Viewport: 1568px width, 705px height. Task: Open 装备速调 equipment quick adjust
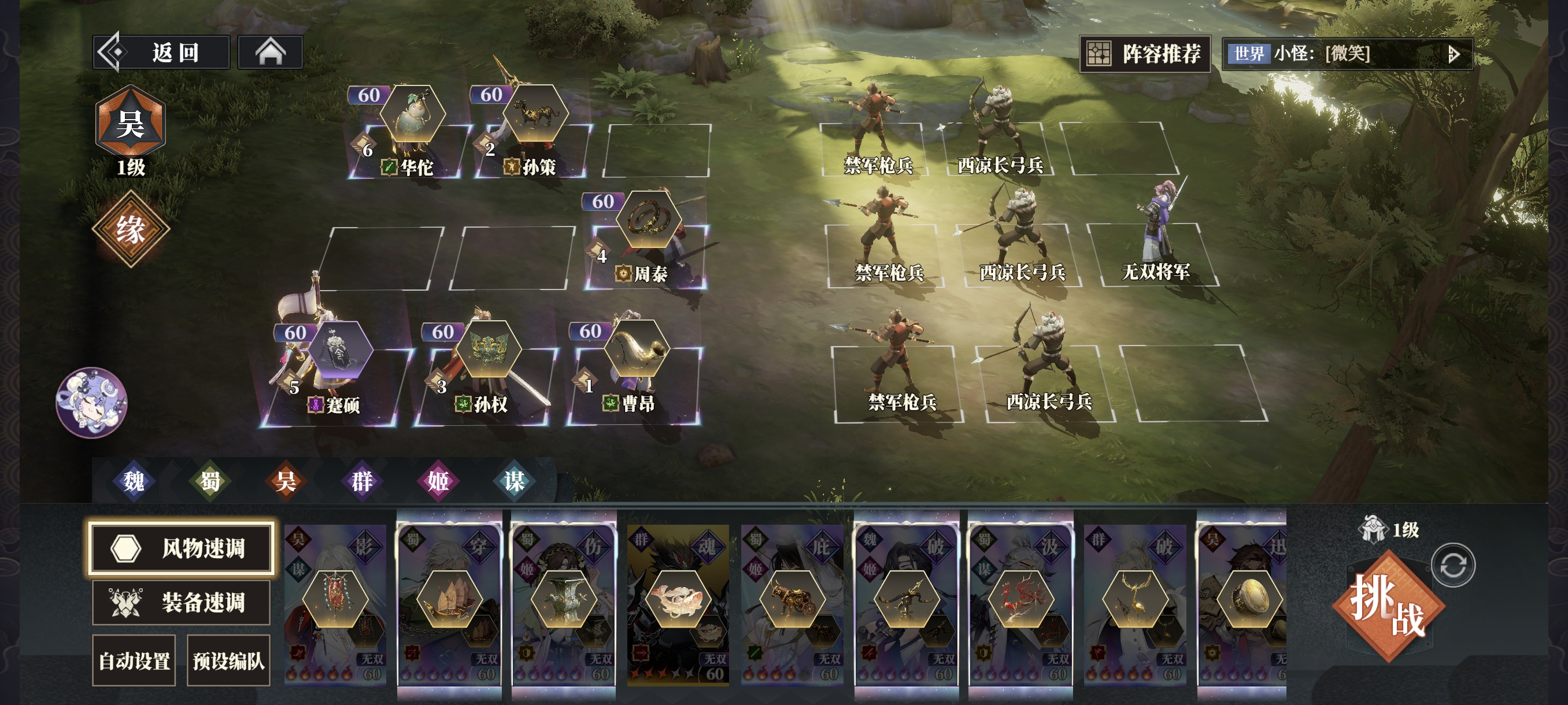pos(181,602)
